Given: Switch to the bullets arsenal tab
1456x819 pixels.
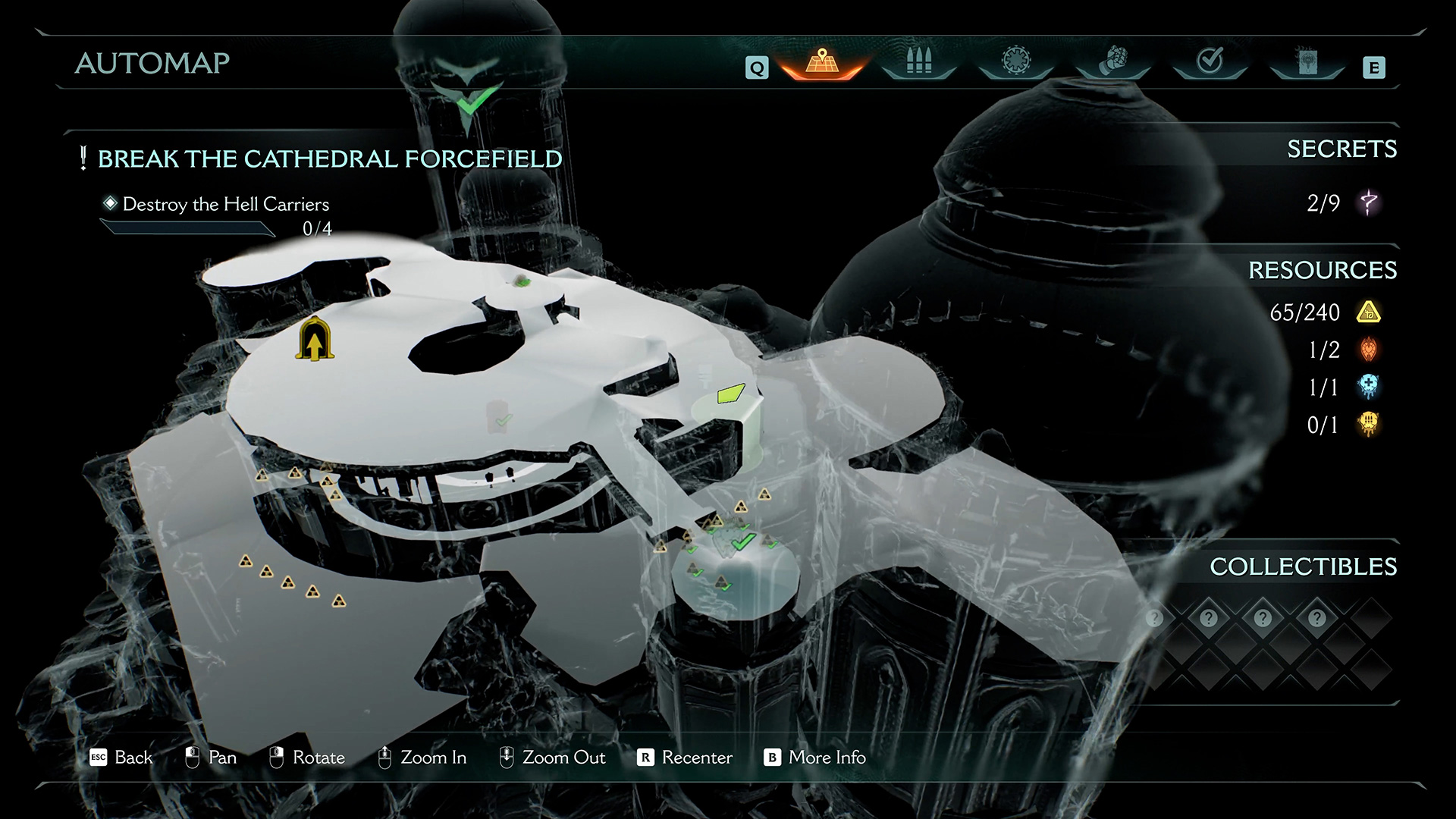Looking at the screenshot, I should (919, 61).
